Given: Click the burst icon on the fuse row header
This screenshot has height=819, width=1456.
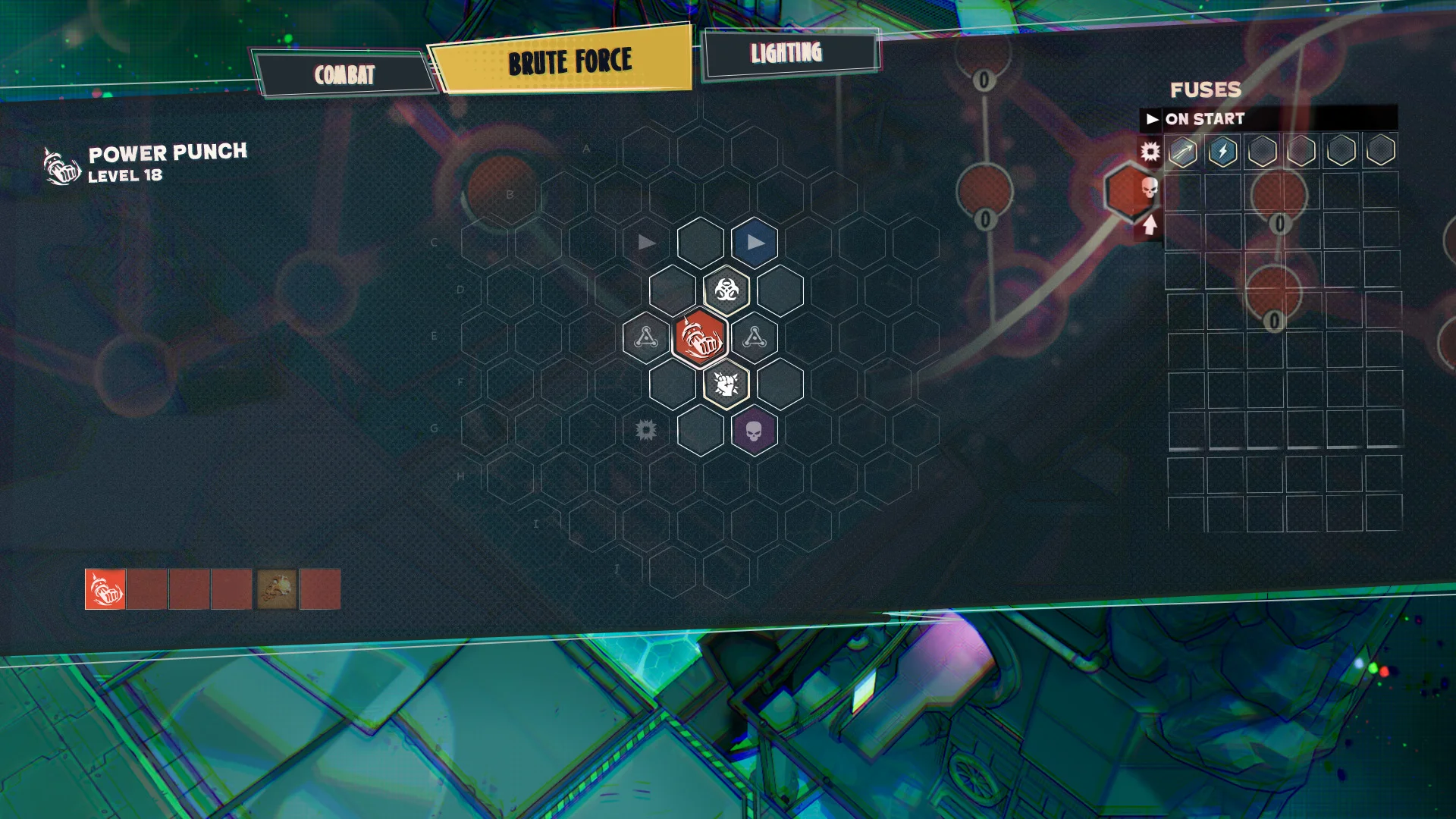Looking at the screenshot, I should tap(1149, 152).
